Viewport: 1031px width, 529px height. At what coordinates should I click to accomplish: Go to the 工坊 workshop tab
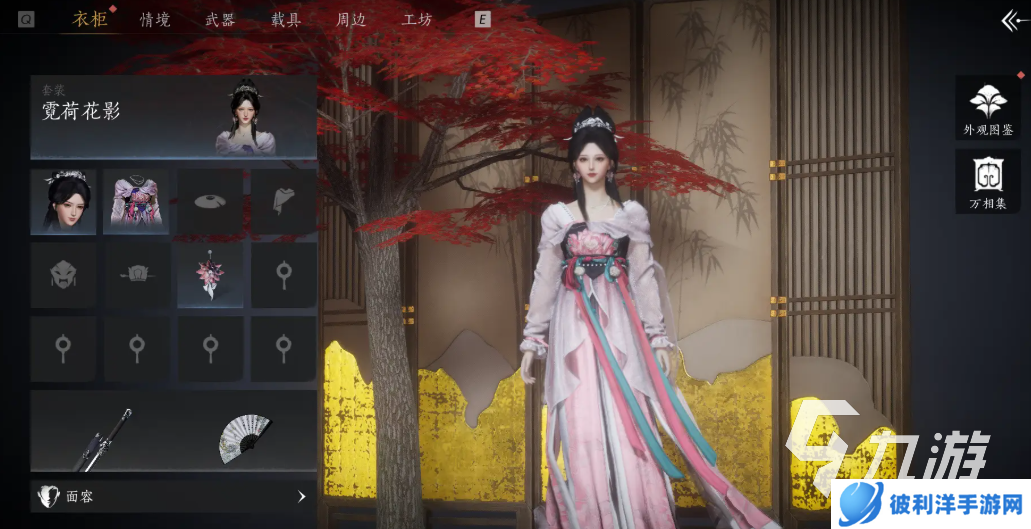coord(417,19)
